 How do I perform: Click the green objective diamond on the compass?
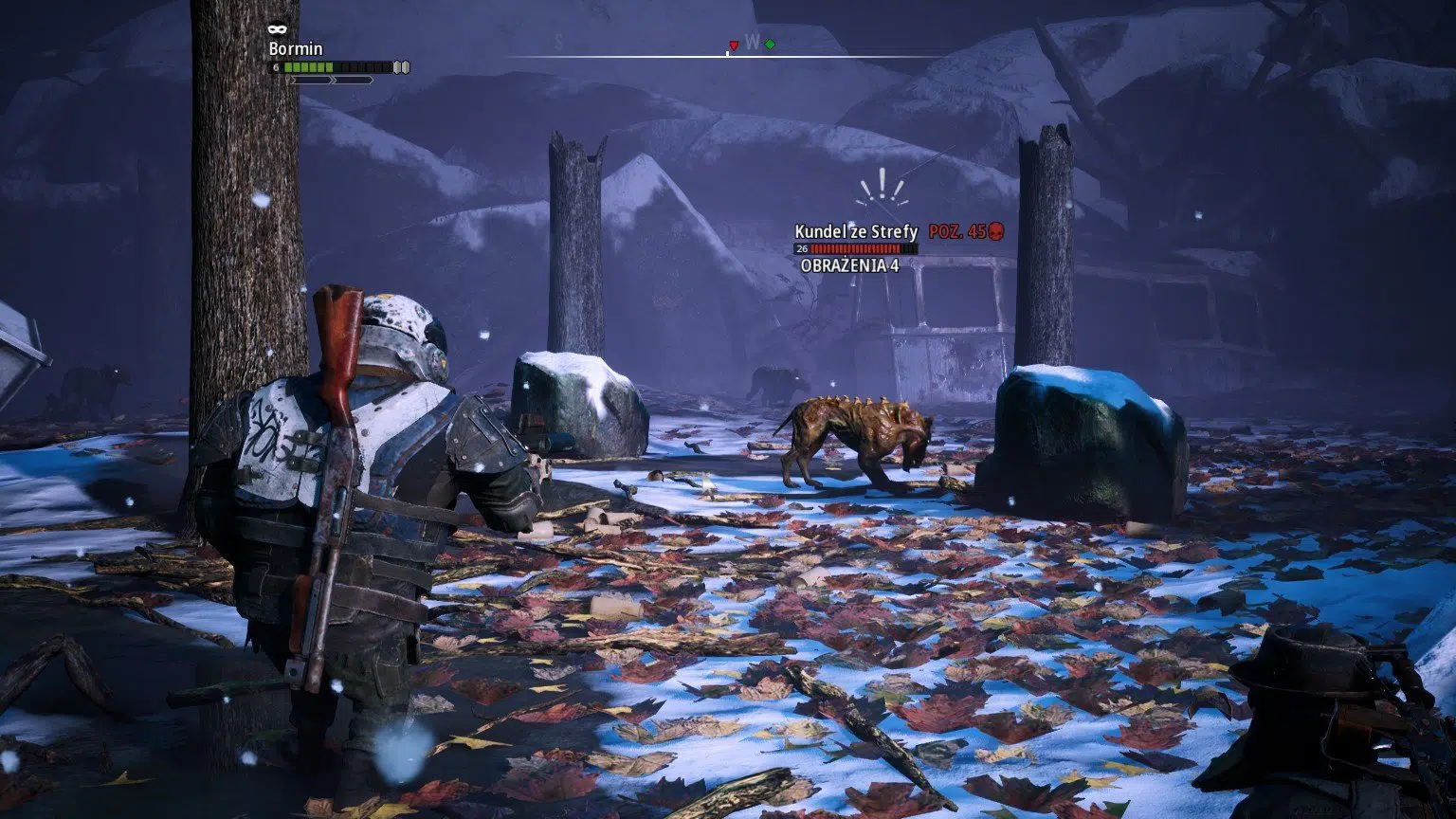[770, 44]
